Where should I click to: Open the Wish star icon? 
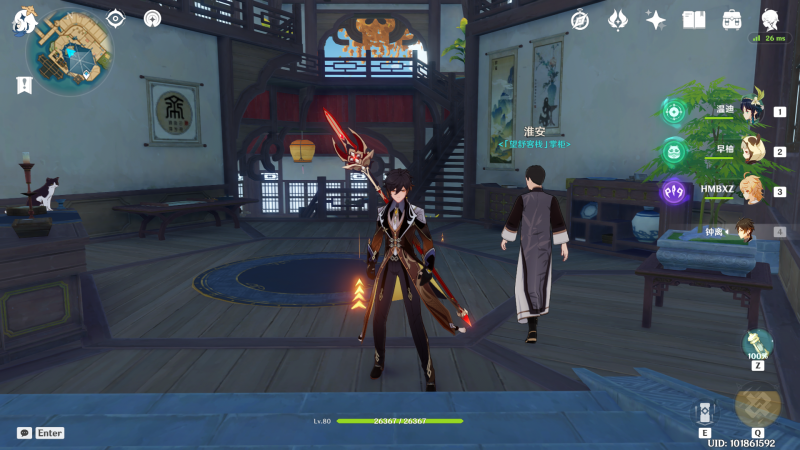point(656,20)
